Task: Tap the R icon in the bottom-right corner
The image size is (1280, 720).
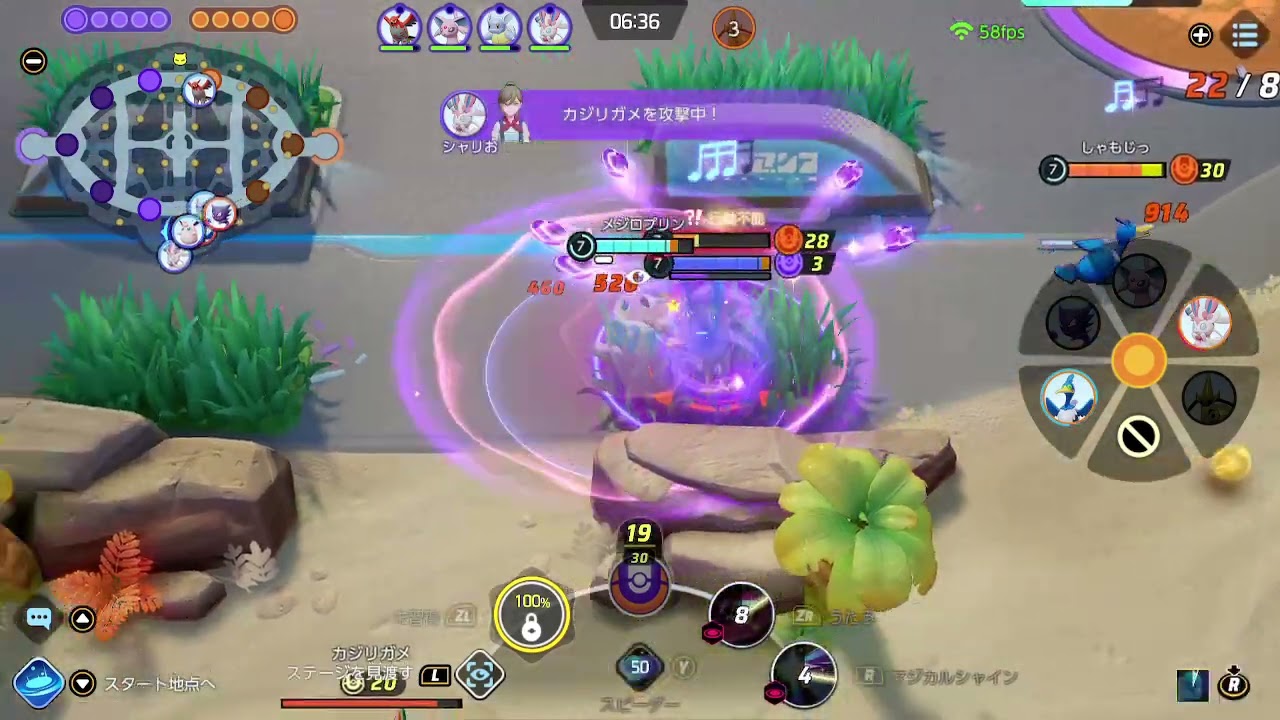Action: (x=1234, y=685)
